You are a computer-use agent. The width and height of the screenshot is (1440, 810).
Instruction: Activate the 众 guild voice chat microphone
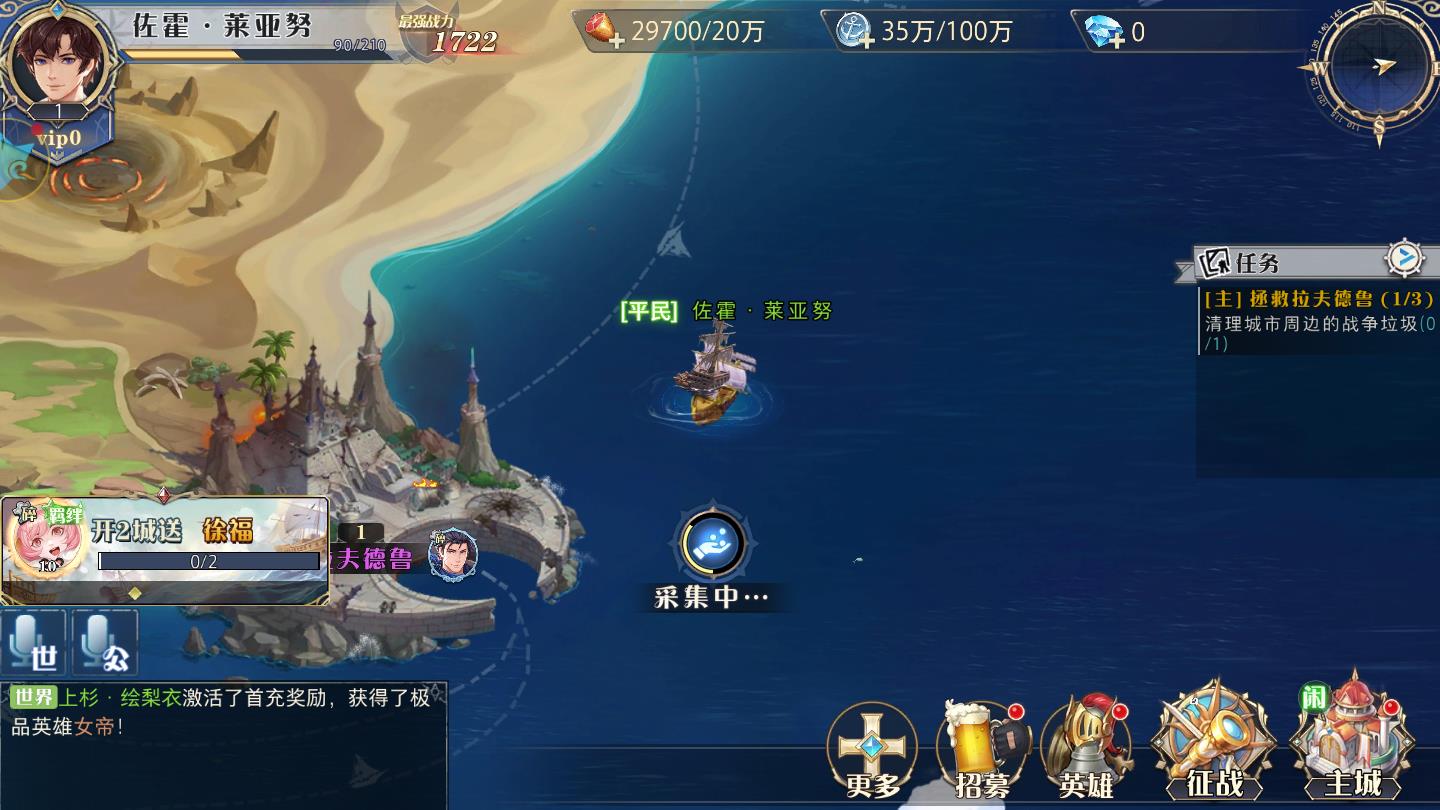(105, 643)
